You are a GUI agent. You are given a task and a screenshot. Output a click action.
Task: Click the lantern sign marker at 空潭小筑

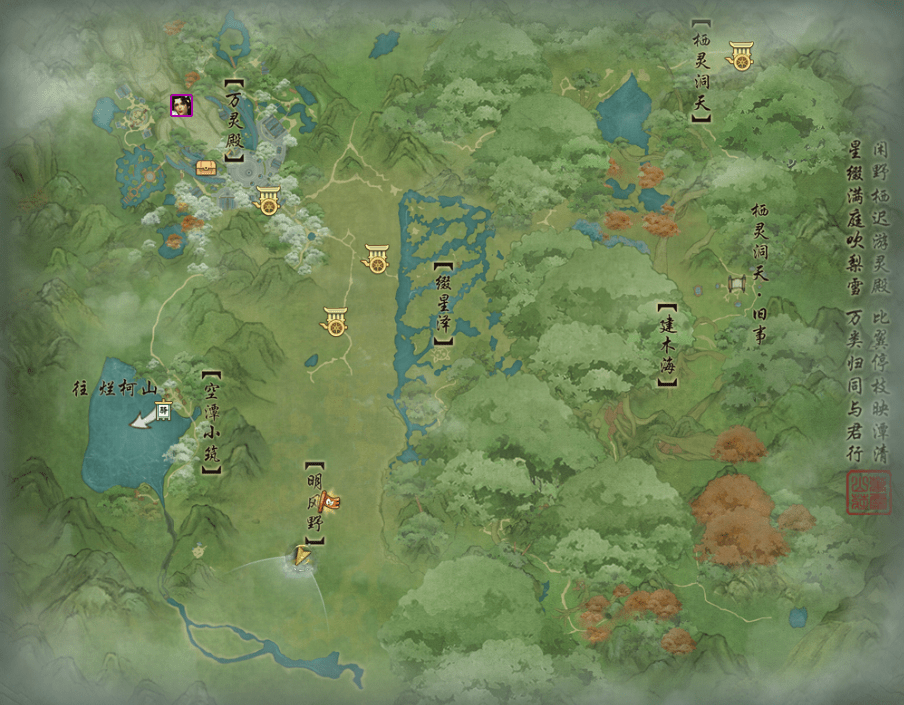(163, 408)
